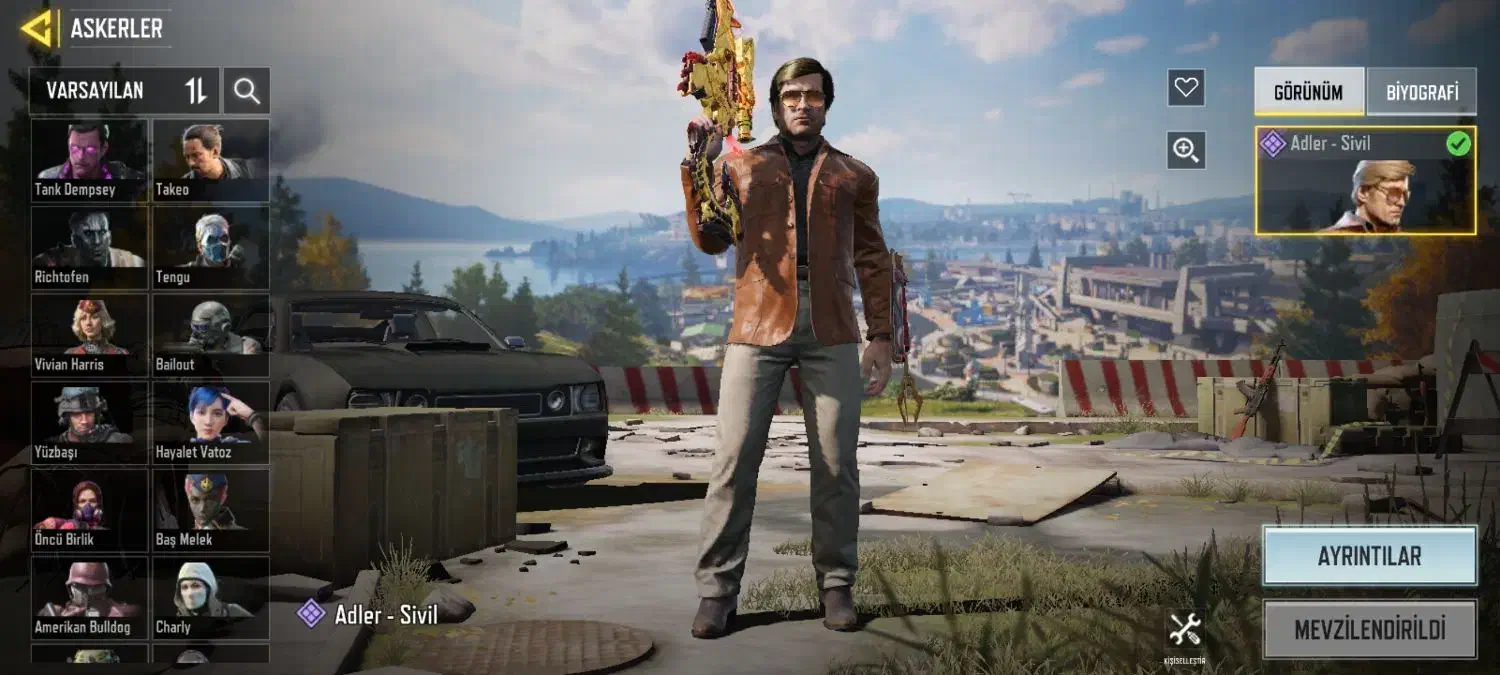Favorite this soldier with the heart icon
Screen dimensions: 1500x675
click(x=1186, y=88)
